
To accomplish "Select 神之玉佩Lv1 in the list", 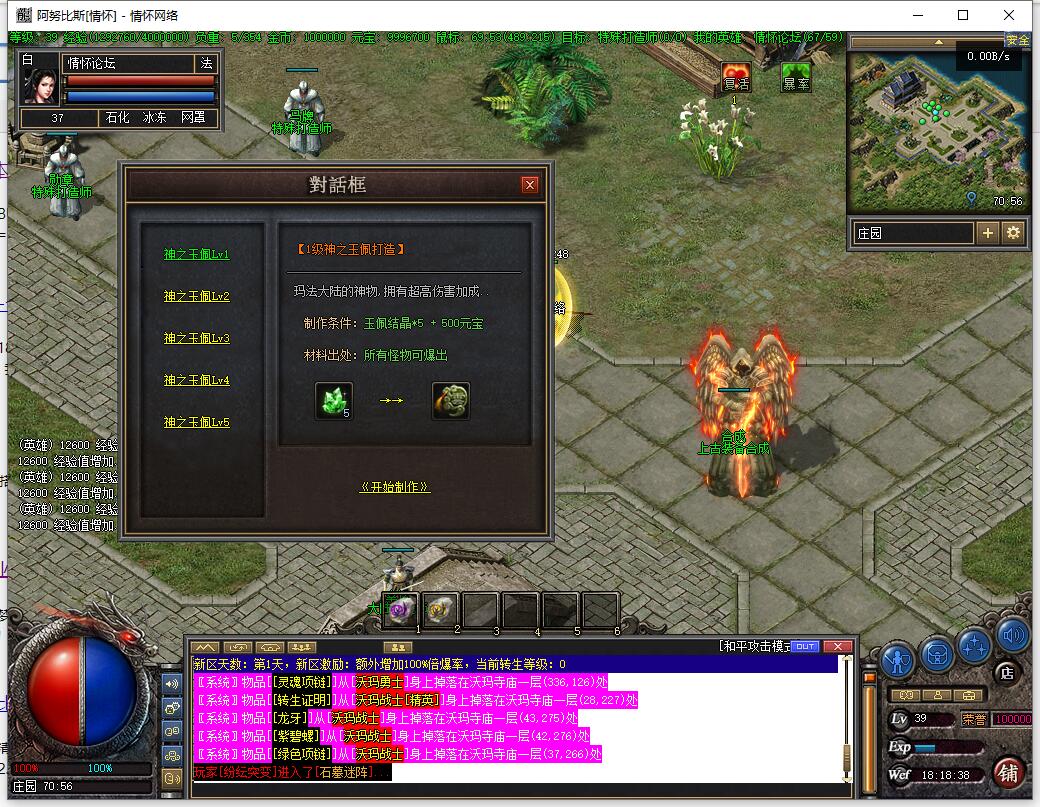I will 197,255.
